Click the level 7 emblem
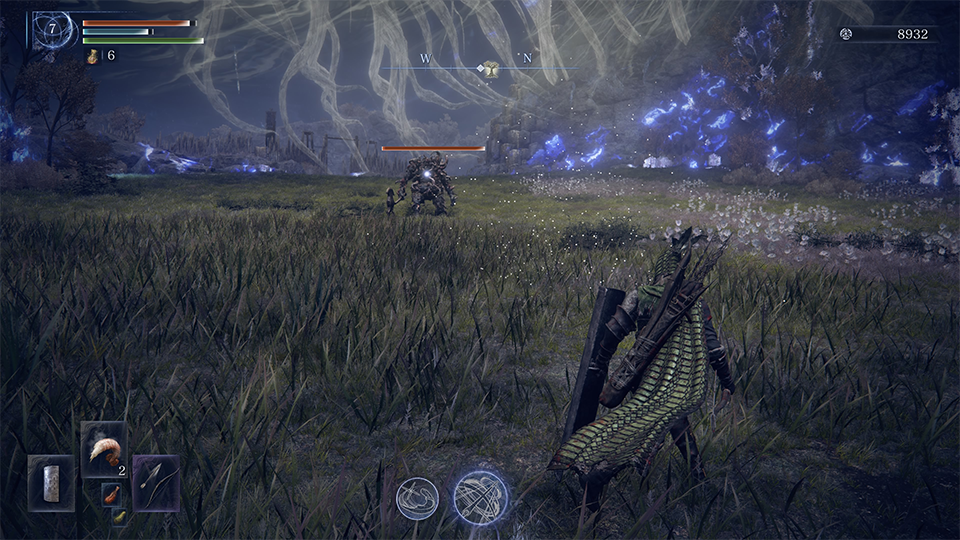The height and width of the screenshot is (540, 960). coord(51,30)
